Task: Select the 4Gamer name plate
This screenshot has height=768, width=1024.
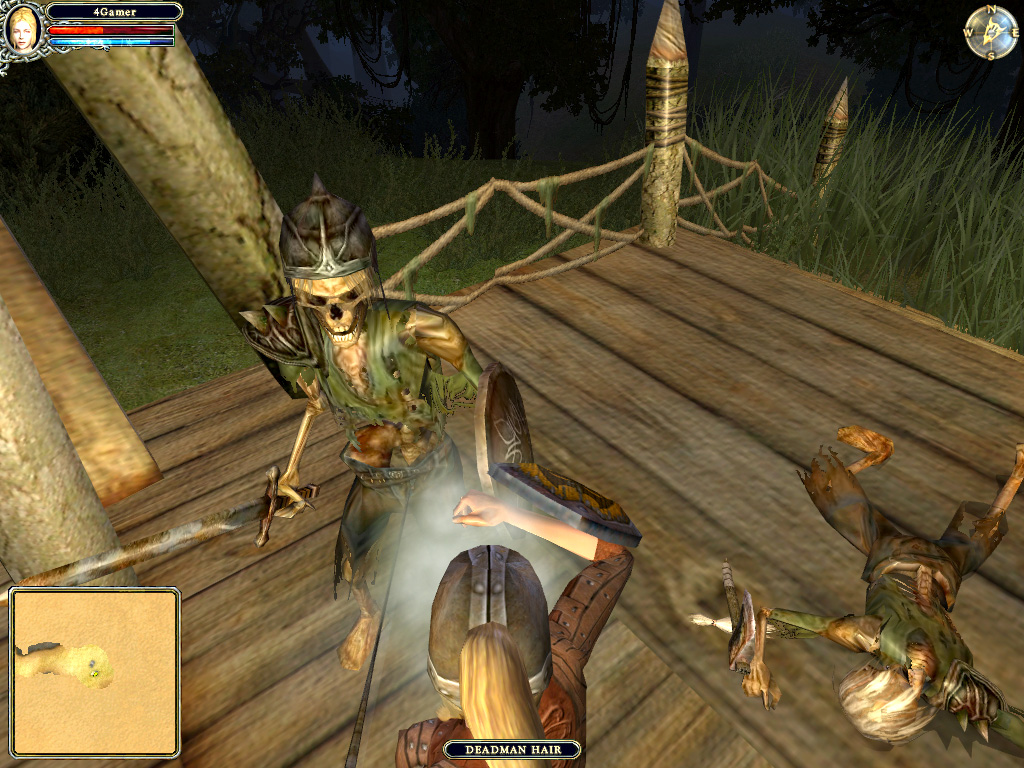Action: [x=114, y=12]
